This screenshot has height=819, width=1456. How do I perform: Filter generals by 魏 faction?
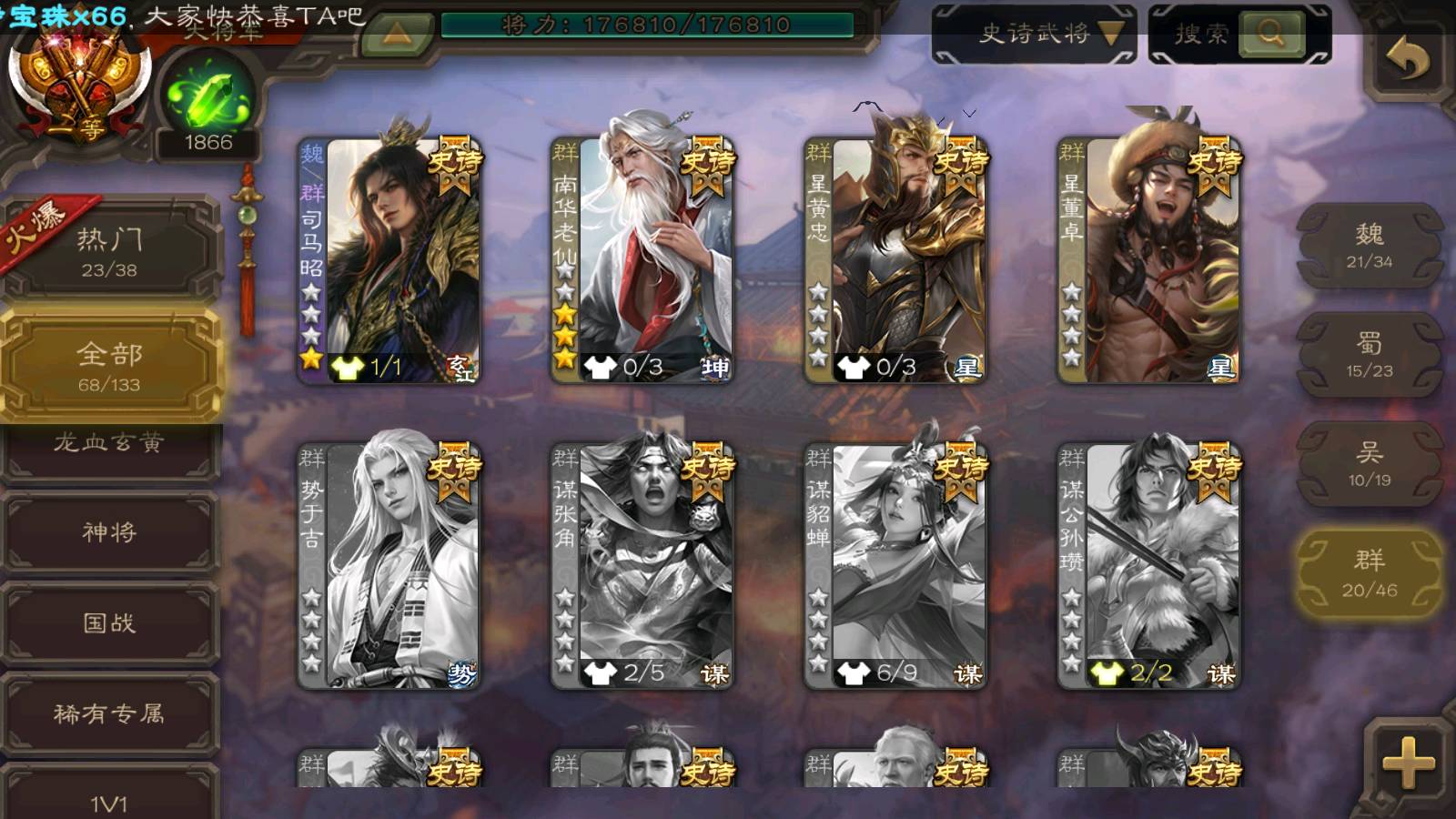click(x=1370, y=246)
